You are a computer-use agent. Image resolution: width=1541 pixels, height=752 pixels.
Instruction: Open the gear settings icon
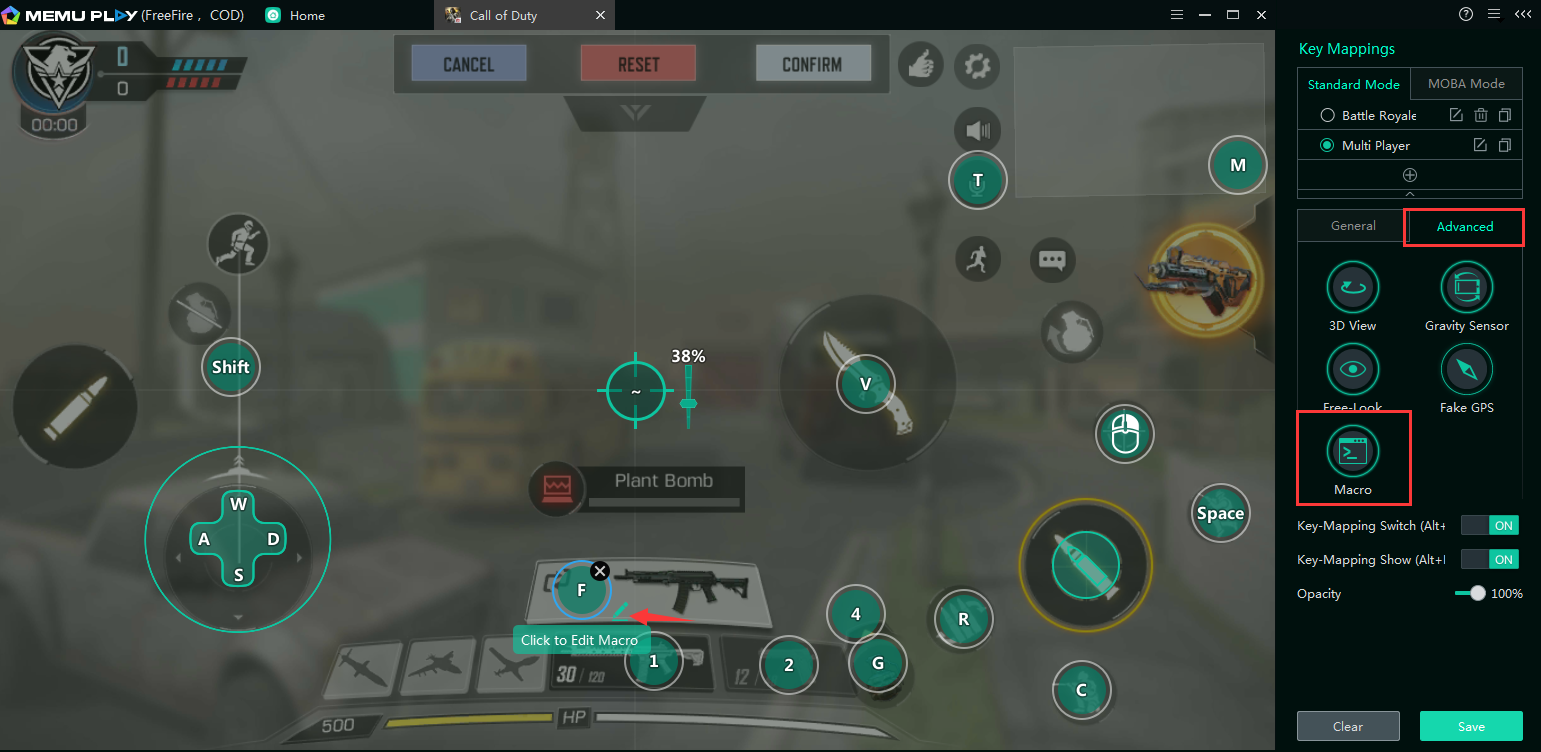(x=976, y=66)
